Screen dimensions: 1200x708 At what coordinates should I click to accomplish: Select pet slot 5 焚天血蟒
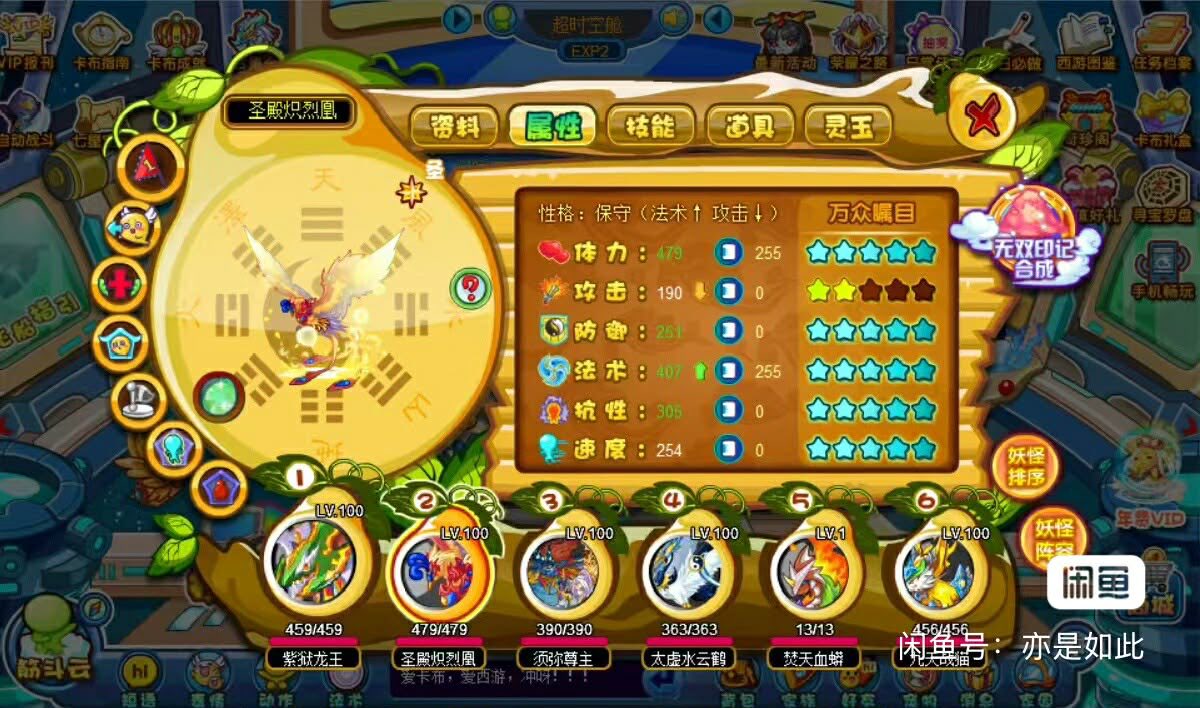[810, 570]
